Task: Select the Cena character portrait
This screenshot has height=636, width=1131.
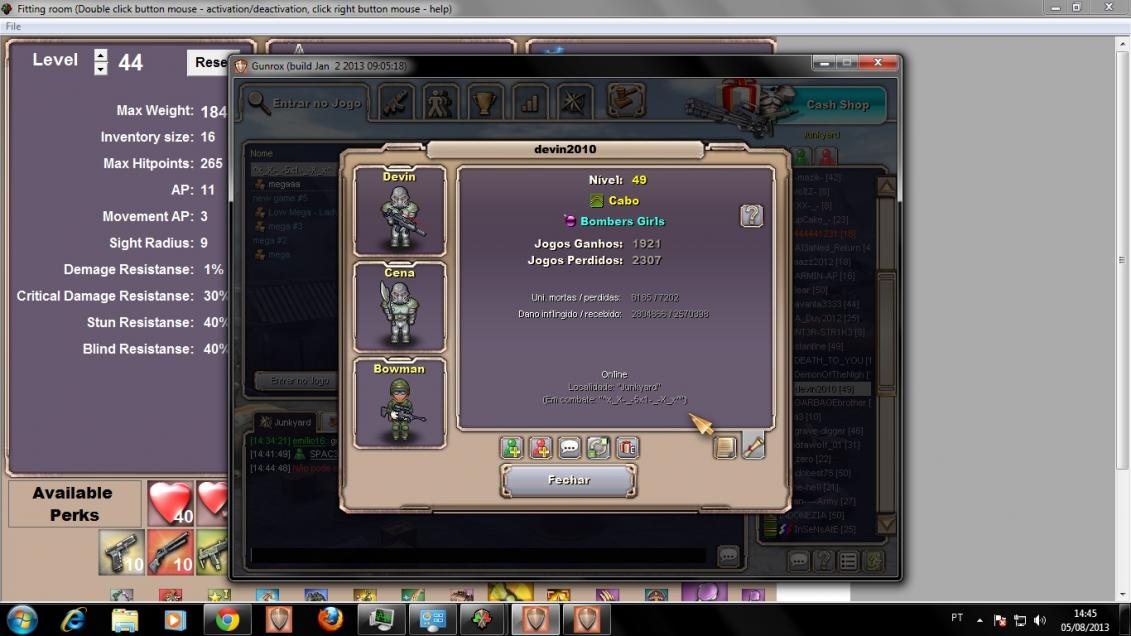Action: (x=399, y=306)
